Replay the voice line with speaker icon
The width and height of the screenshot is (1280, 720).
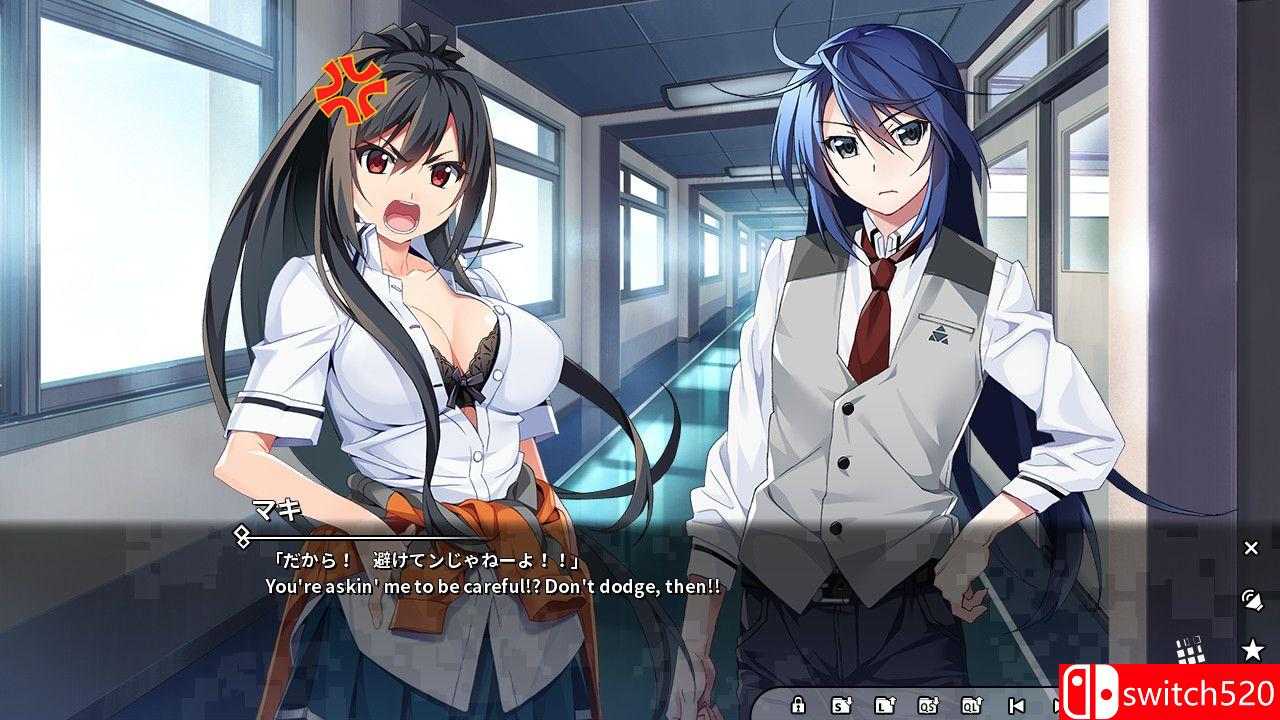1251,601
